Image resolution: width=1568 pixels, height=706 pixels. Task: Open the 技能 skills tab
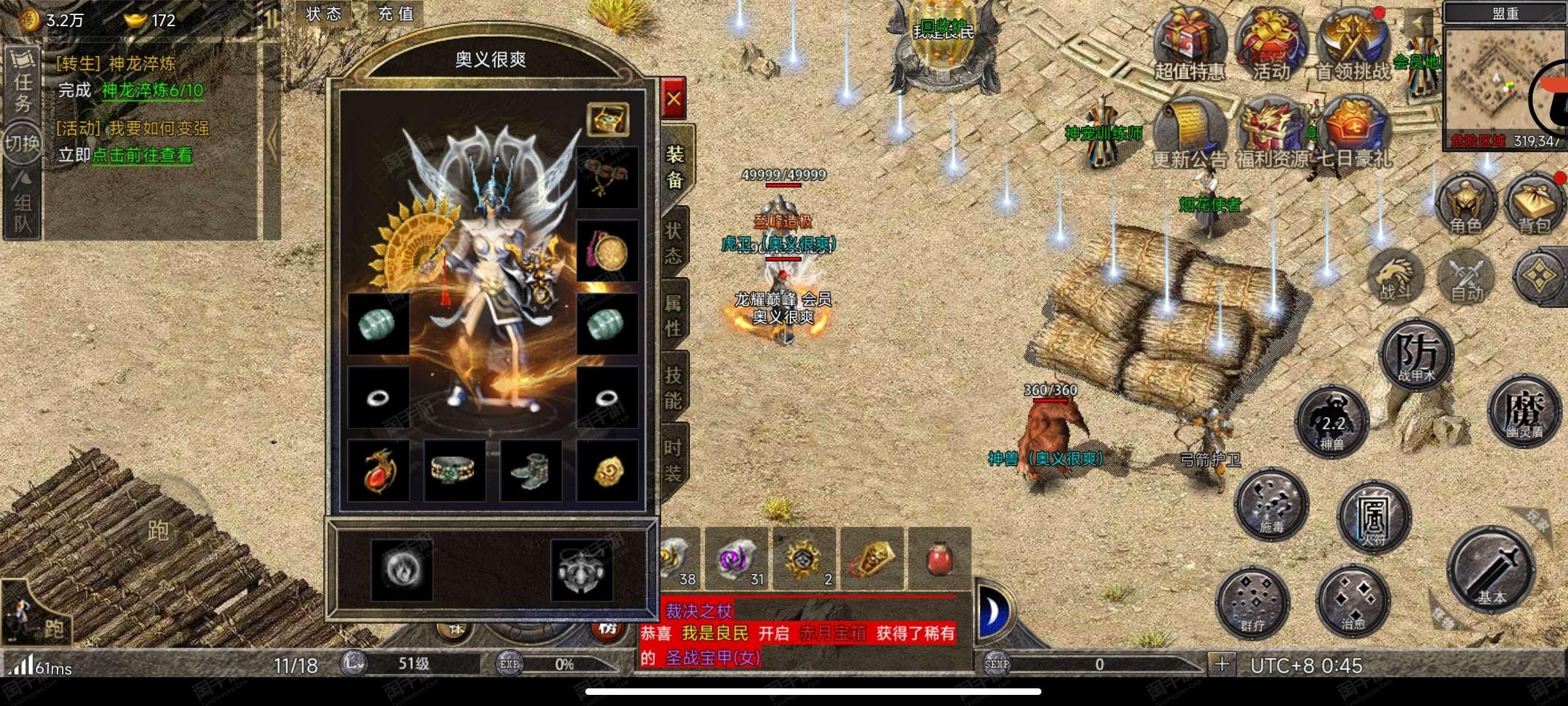(674, 388)
